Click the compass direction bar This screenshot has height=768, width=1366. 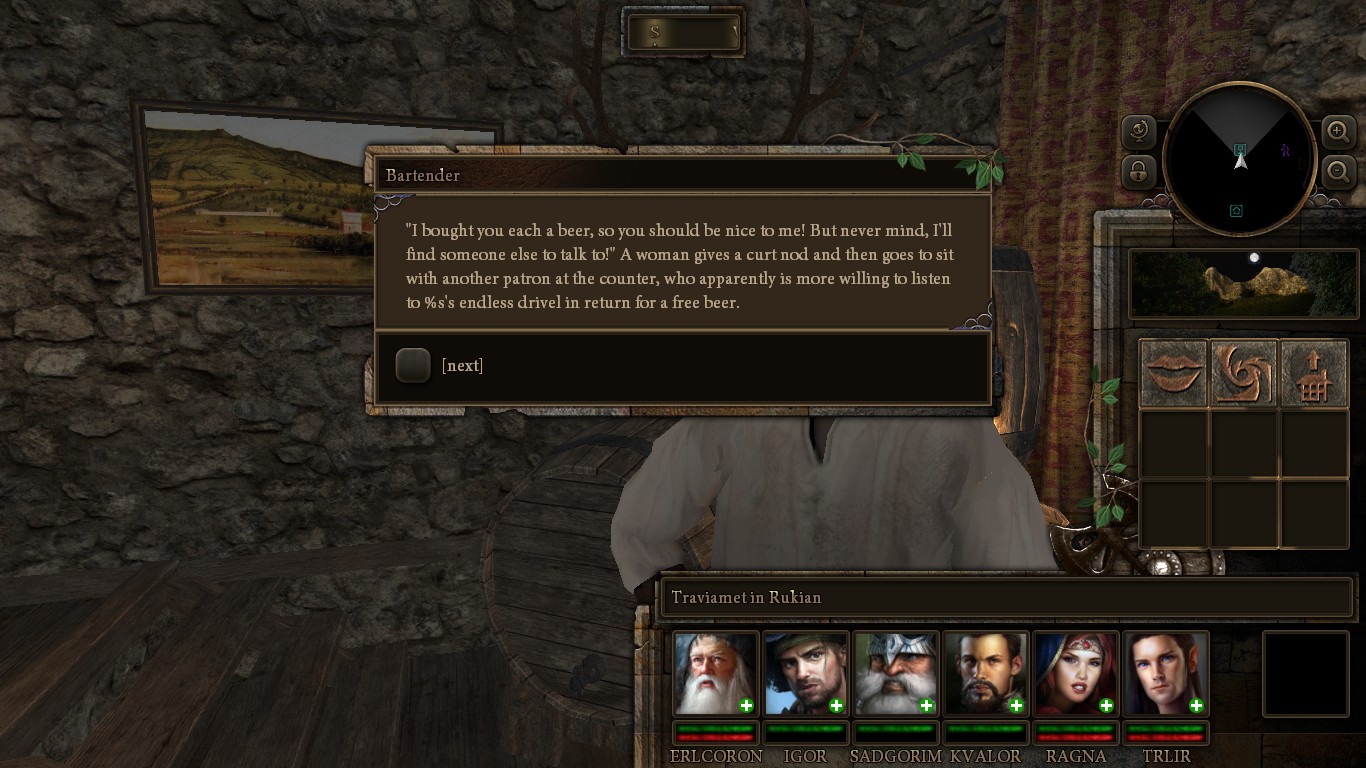coord(684,32)
